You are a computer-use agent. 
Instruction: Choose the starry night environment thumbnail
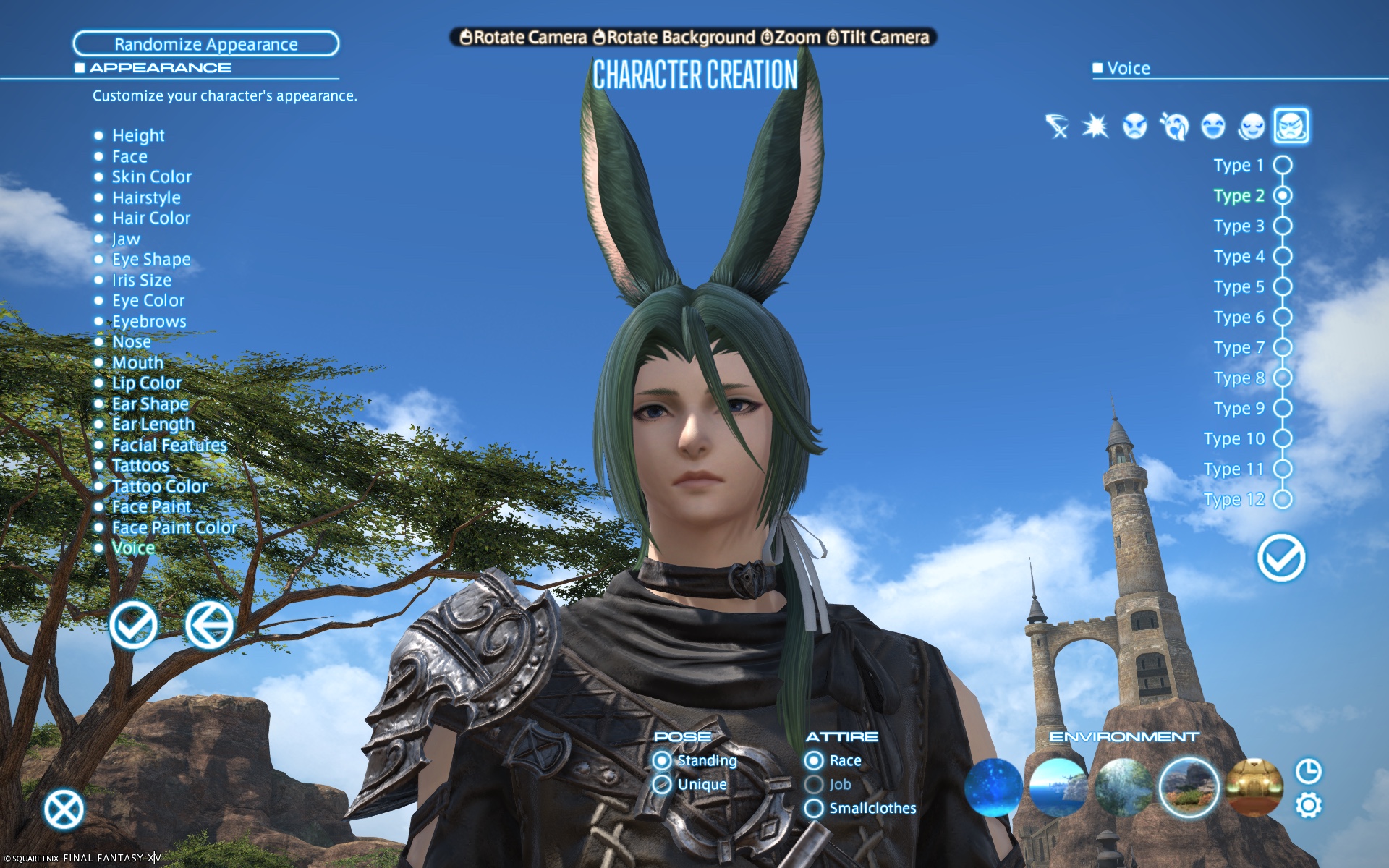[993, 787]
